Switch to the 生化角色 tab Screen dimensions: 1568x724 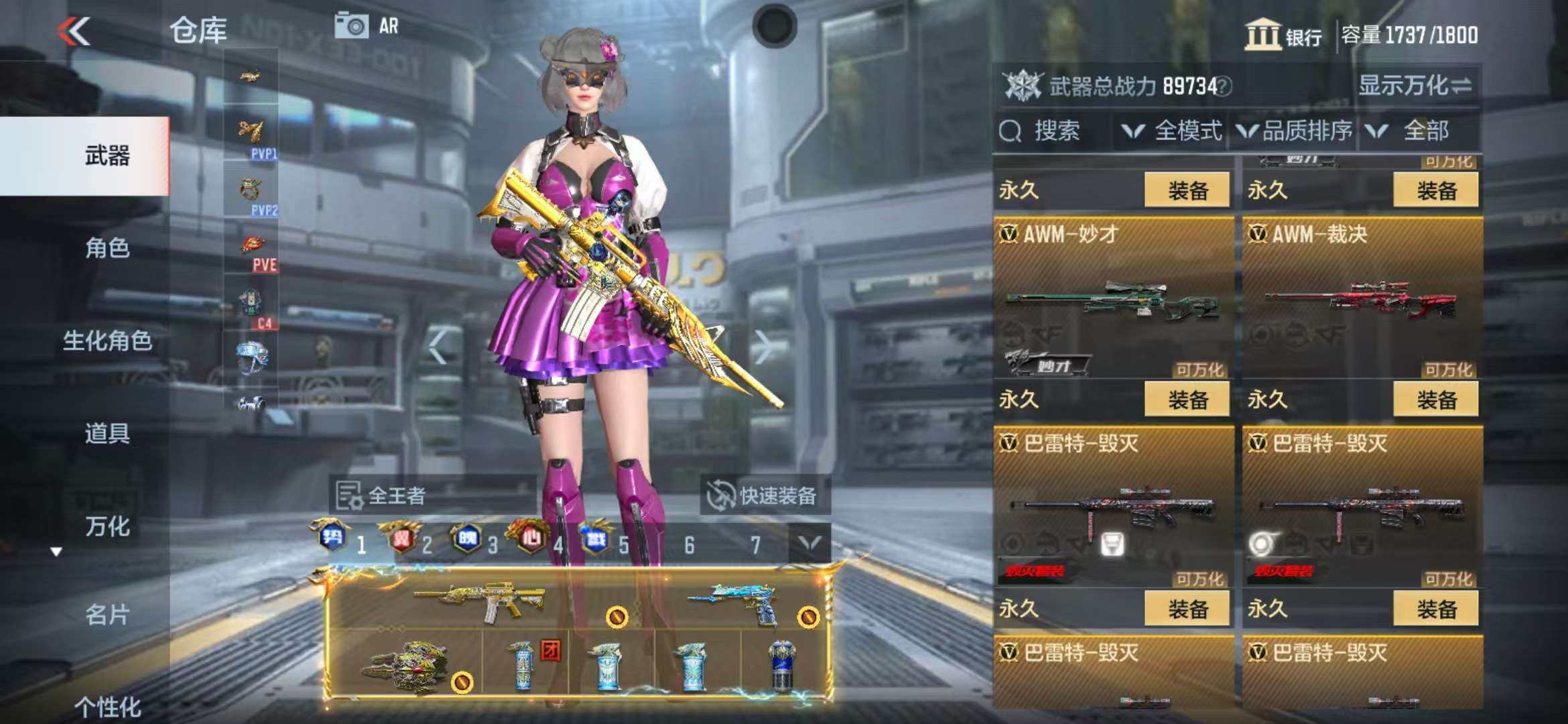[107, 341]
